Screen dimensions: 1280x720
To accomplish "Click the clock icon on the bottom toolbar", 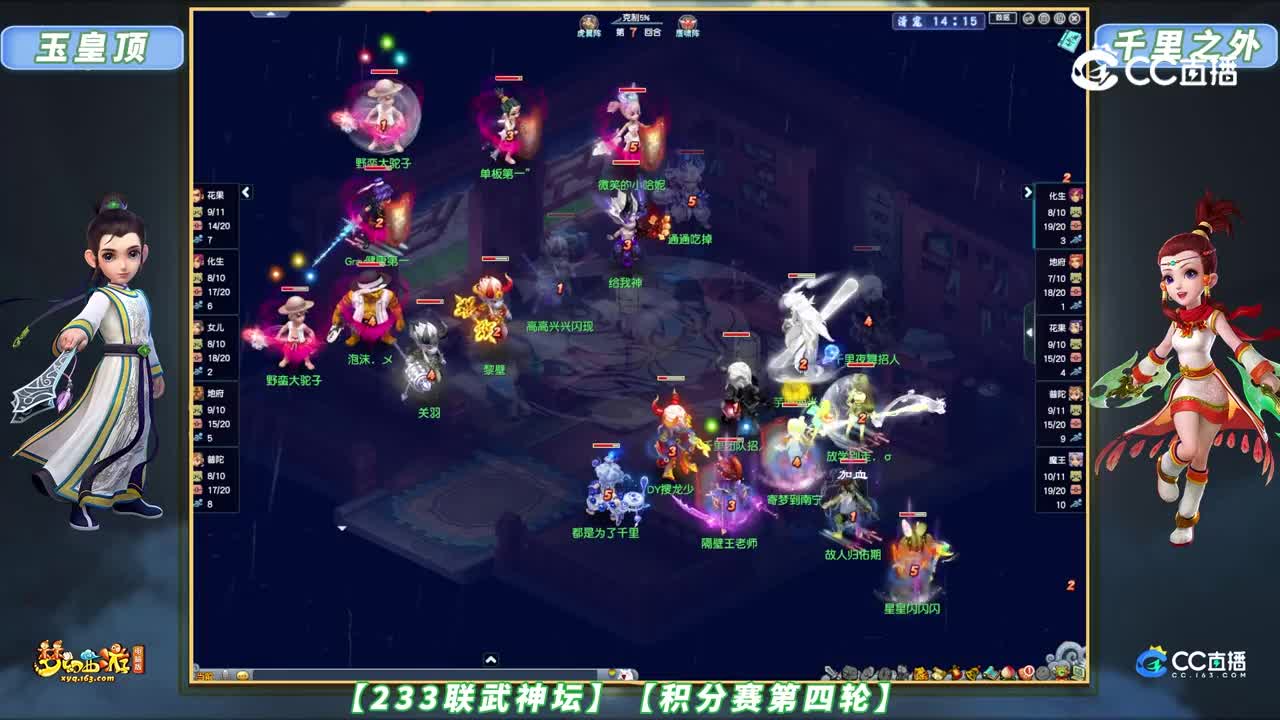I will 1041,672.
